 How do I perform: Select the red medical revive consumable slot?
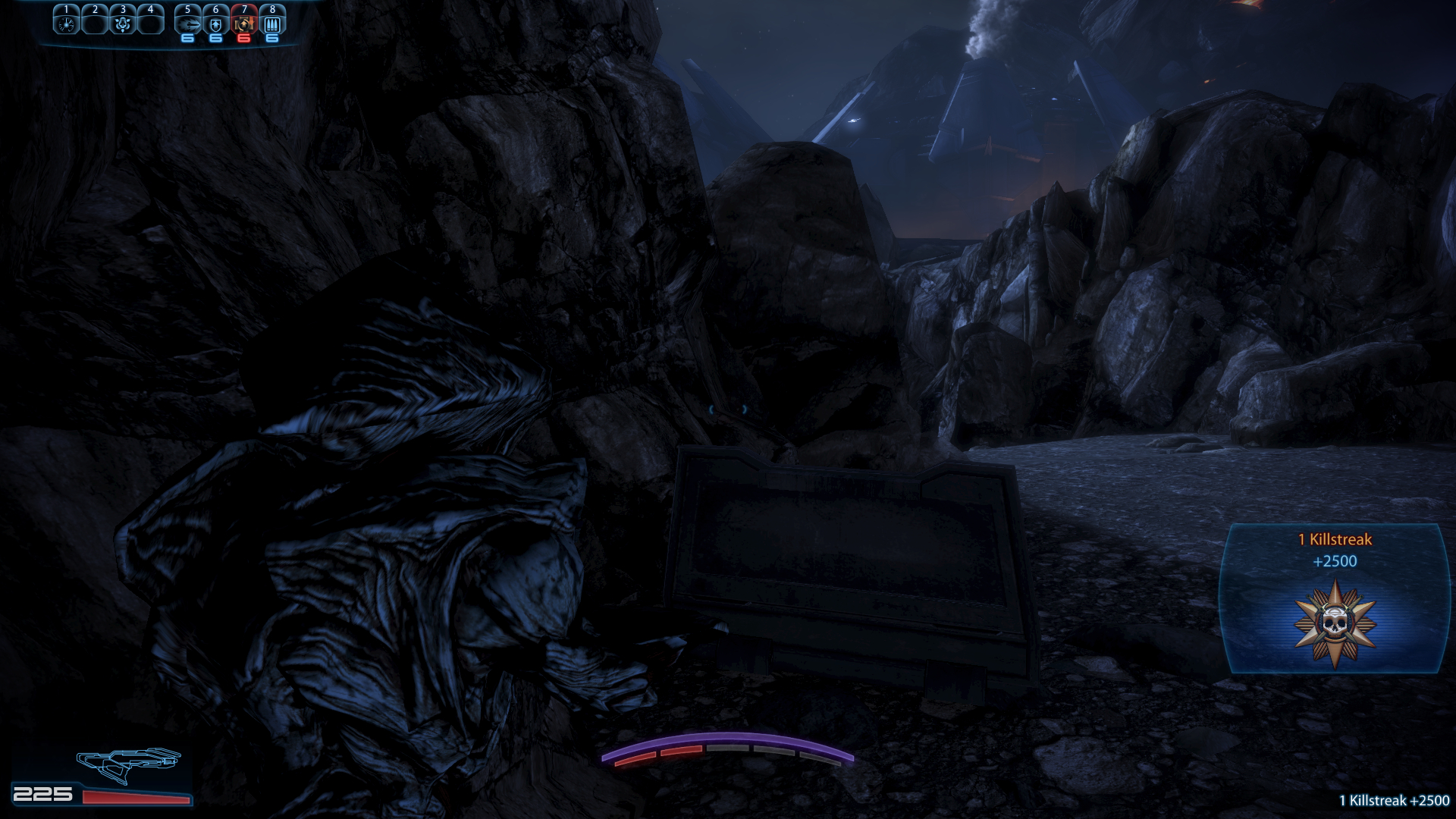click(243, 24)
